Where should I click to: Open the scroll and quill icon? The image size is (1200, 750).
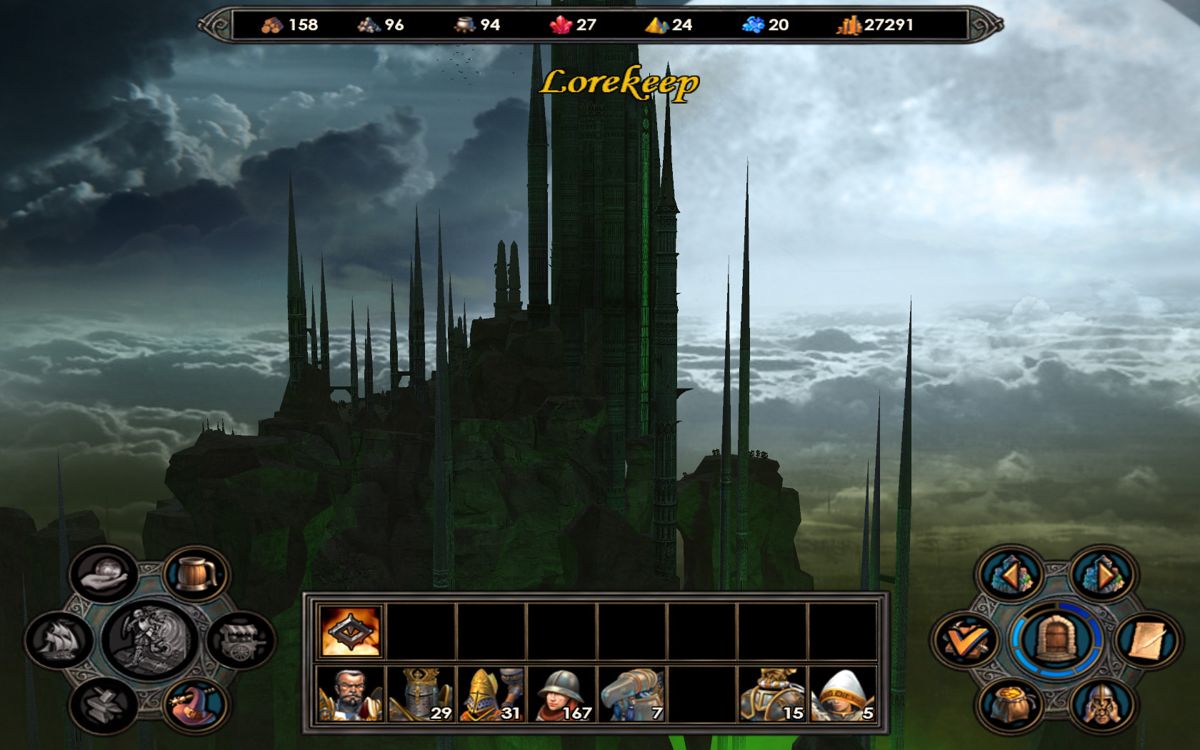pyautogui.click(x=1147, y=640)
